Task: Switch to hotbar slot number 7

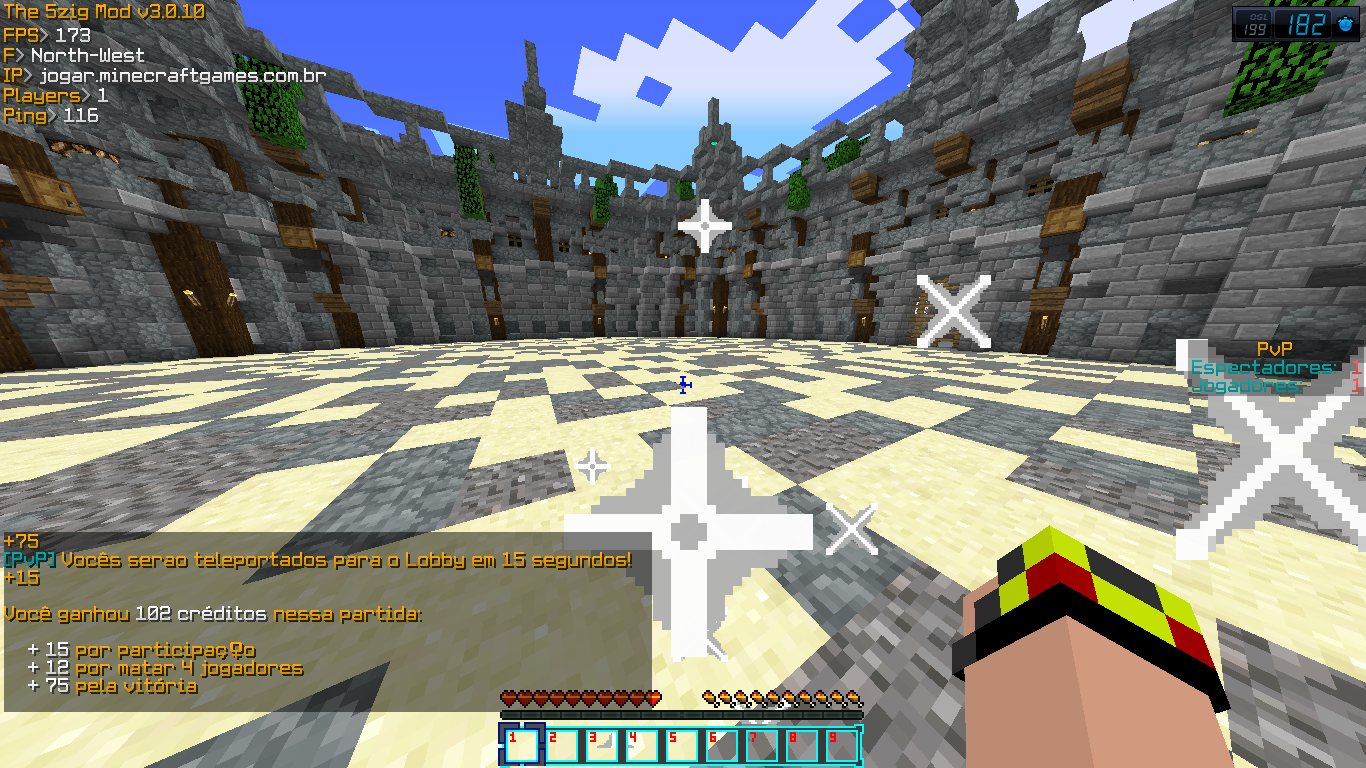Action: pyautogui.click(x=762, y=746)
